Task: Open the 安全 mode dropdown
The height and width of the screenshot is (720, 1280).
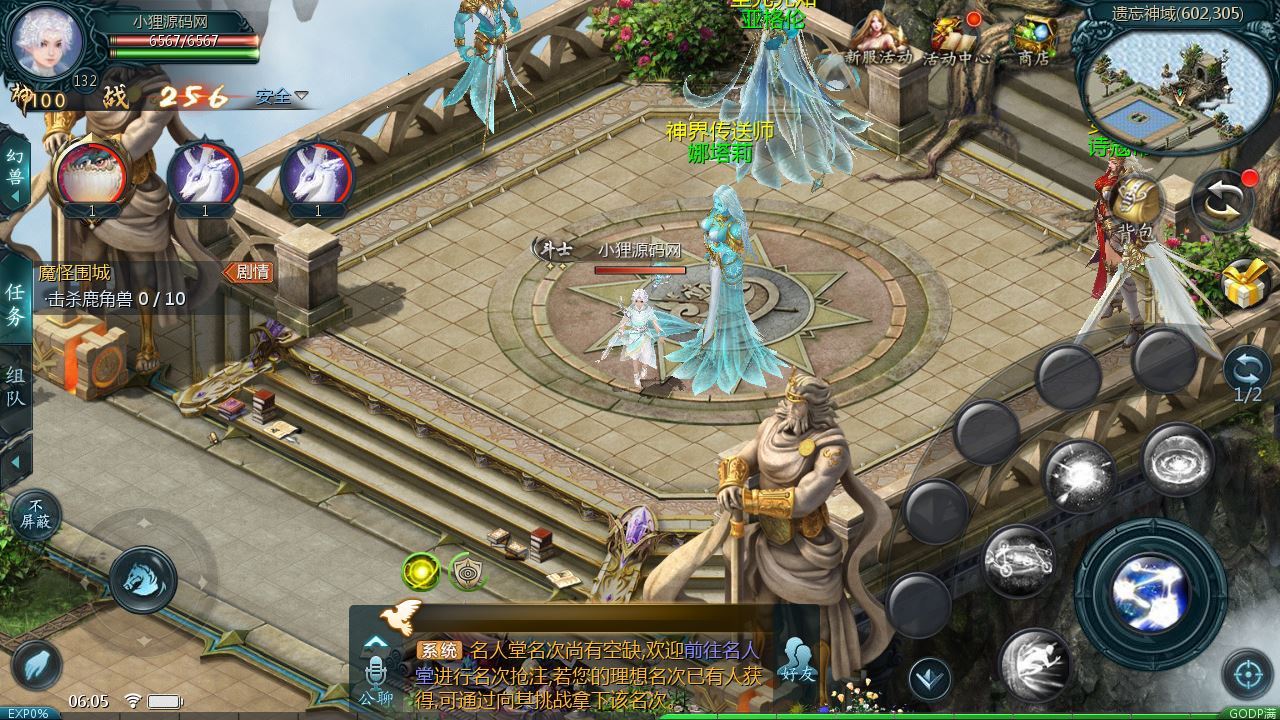Action: pyautogui.click(x=281, y=97)
